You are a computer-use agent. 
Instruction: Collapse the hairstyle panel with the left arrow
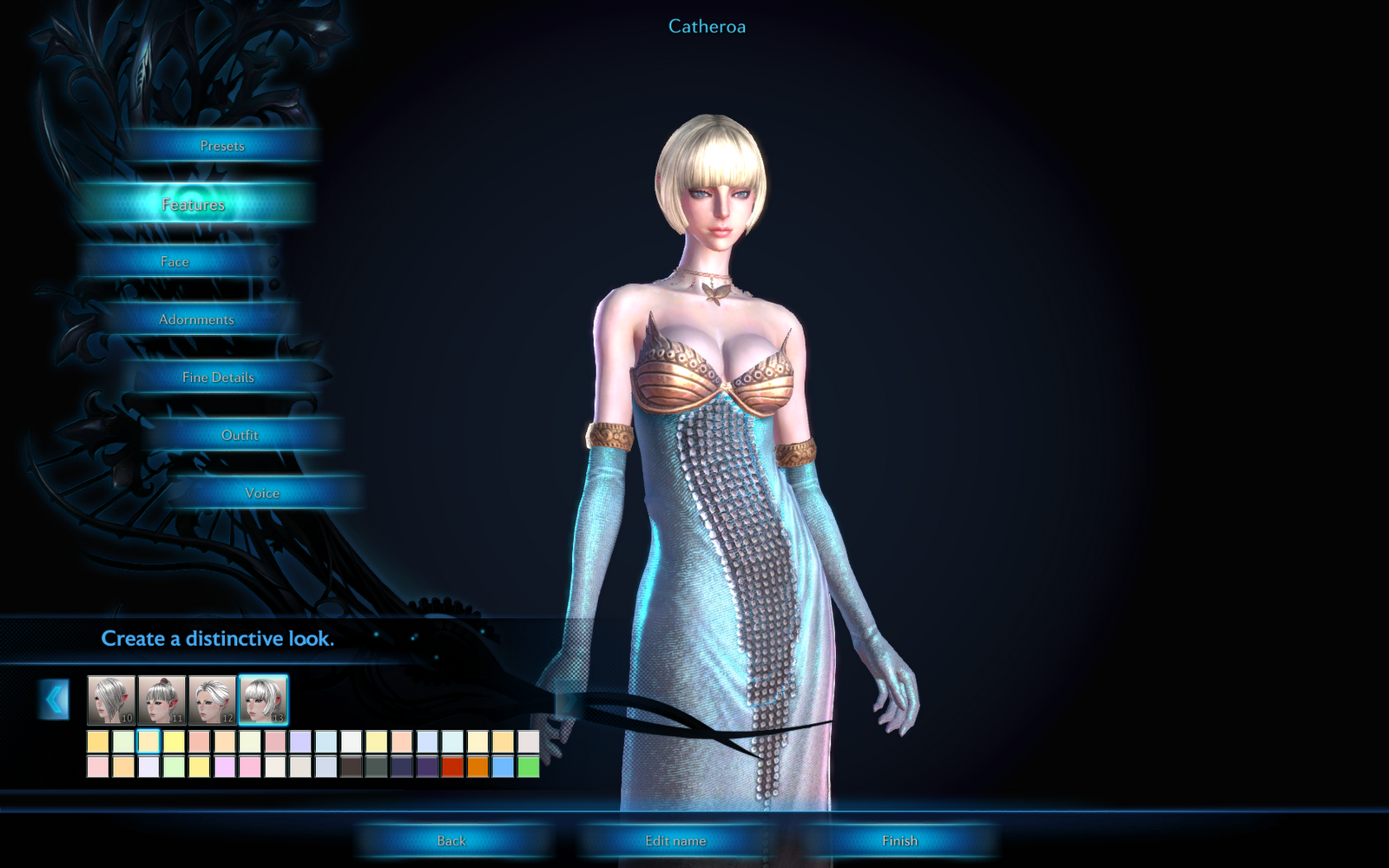(56, 700)
